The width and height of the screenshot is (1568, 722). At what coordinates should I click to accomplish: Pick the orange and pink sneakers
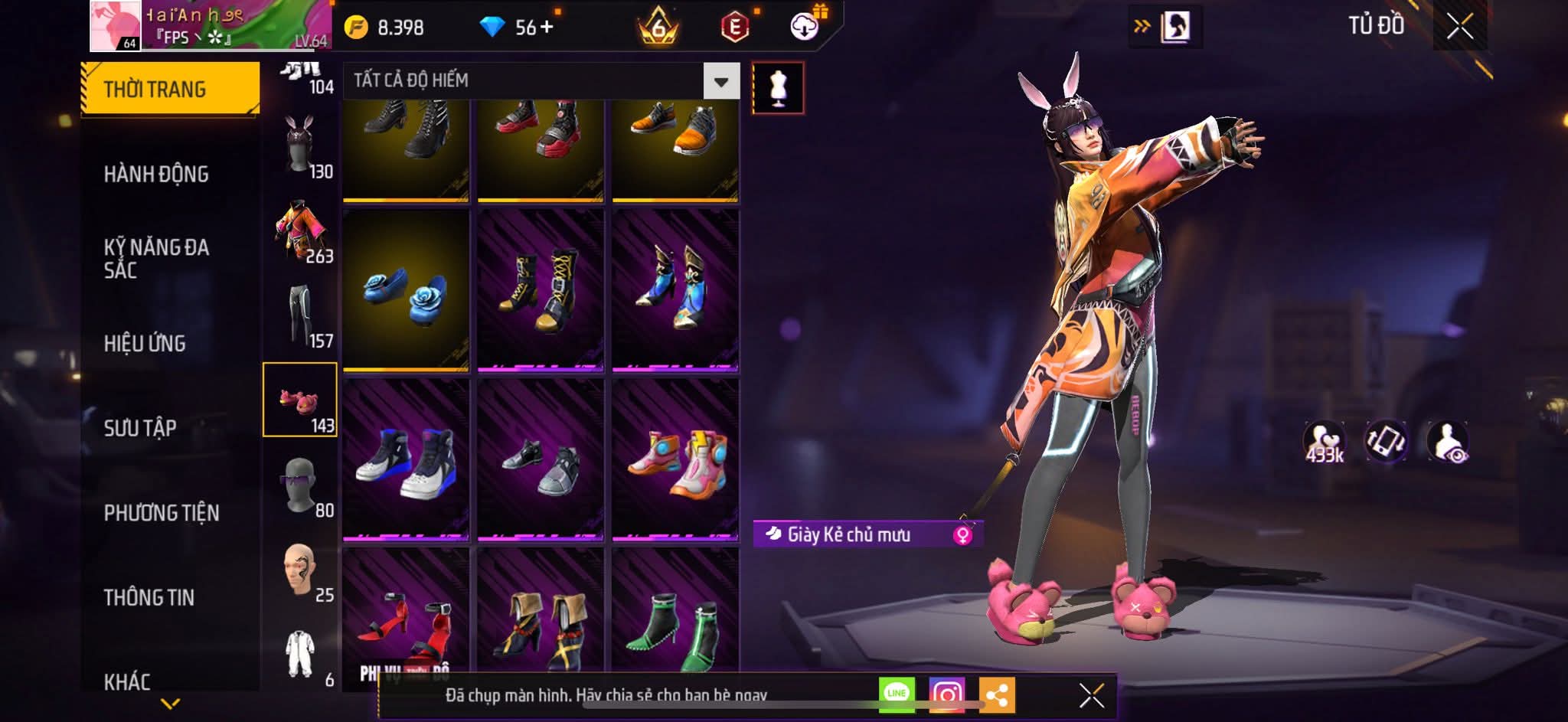tap(675, 461)
